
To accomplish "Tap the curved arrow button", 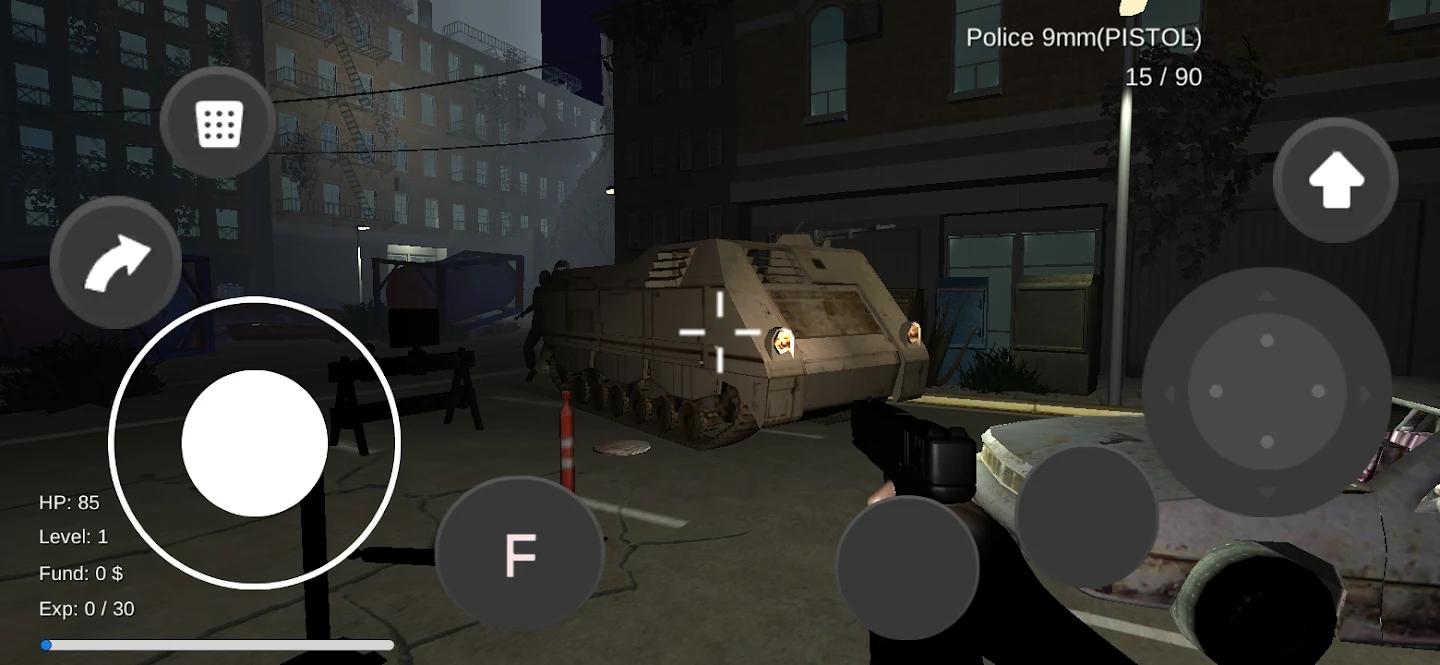I will (x=115, y=262).
